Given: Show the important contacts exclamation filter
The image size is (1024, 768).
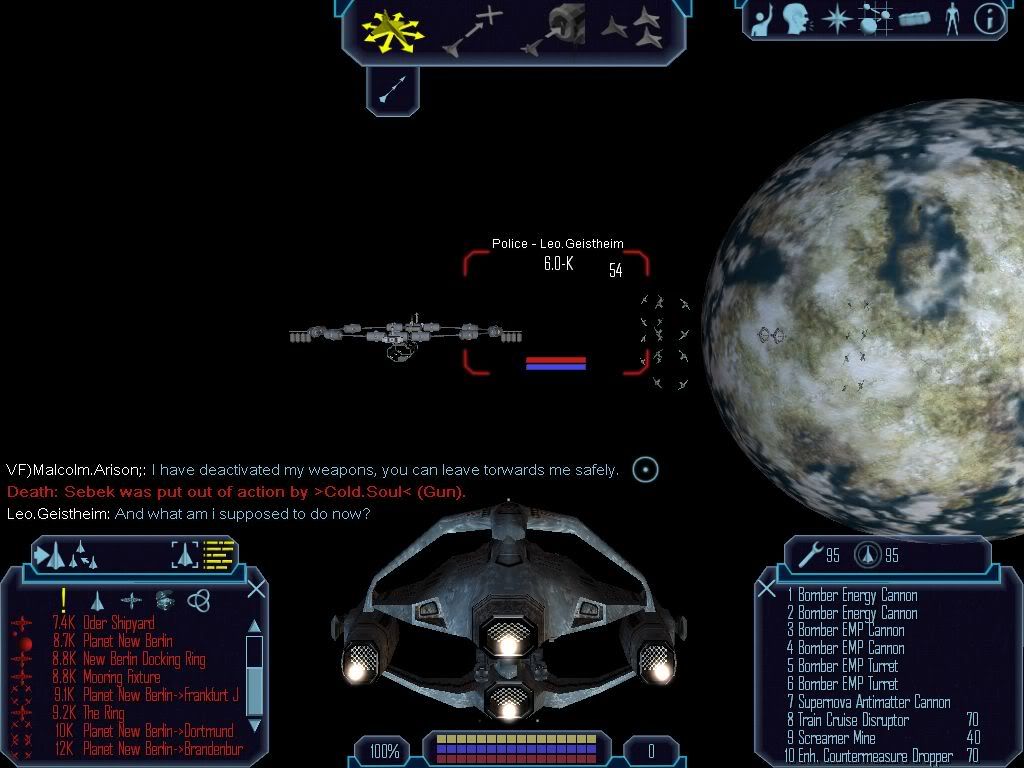Looking at the screenshot, I should coord(64,599).
